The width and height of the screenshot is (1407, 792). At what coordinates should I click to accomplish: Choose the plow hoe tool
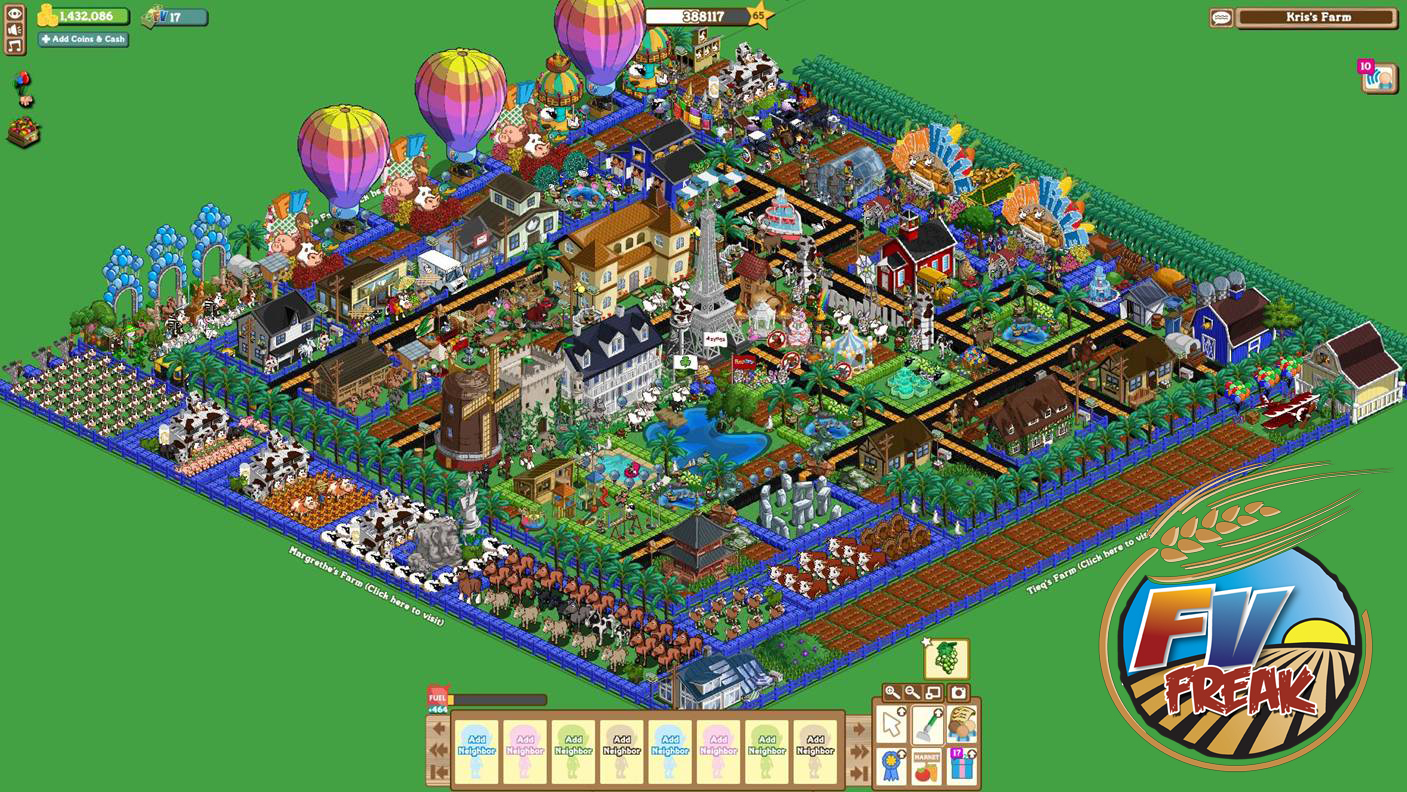pyautogui.click(x=927, y=724)
